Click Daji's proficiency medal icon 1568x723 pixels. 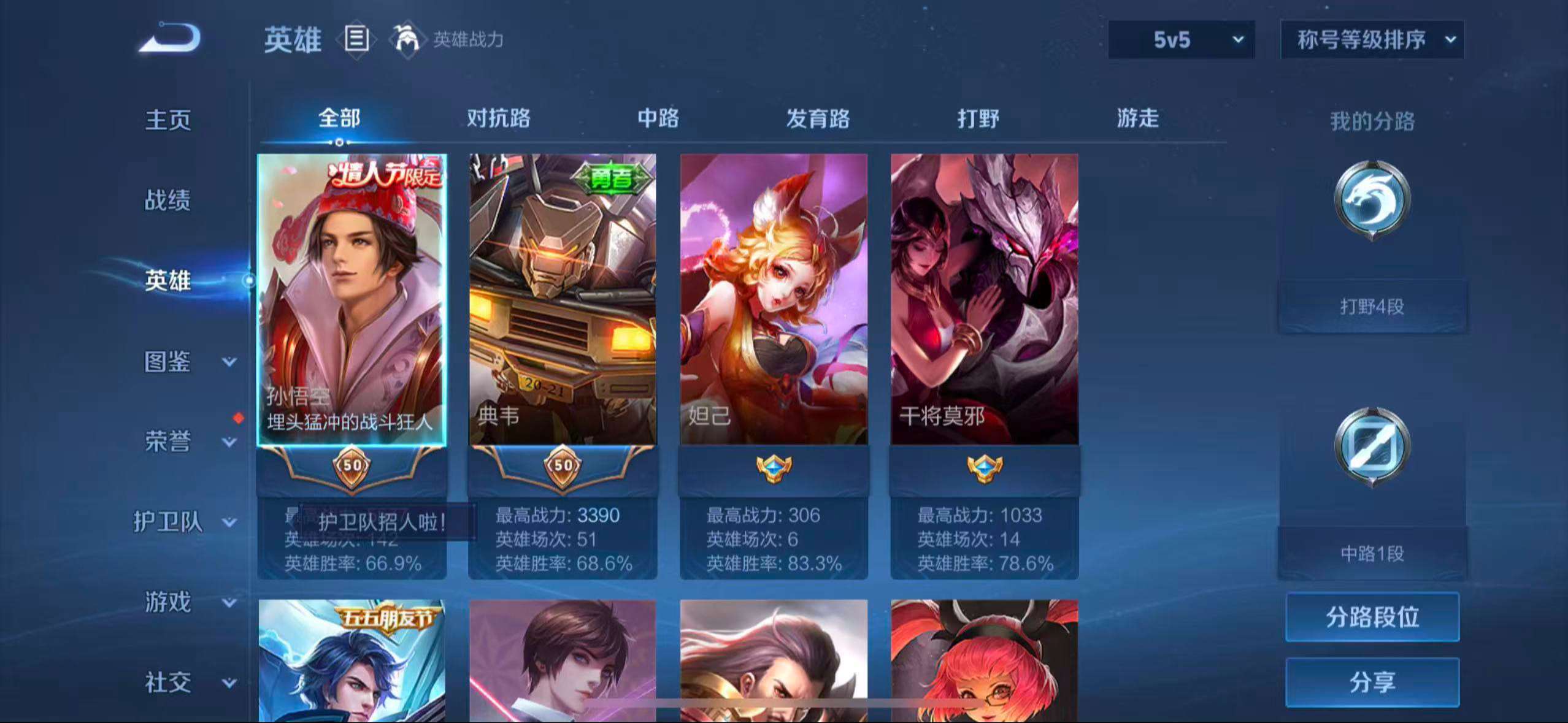pyautogui.click(x=773, y=466)
